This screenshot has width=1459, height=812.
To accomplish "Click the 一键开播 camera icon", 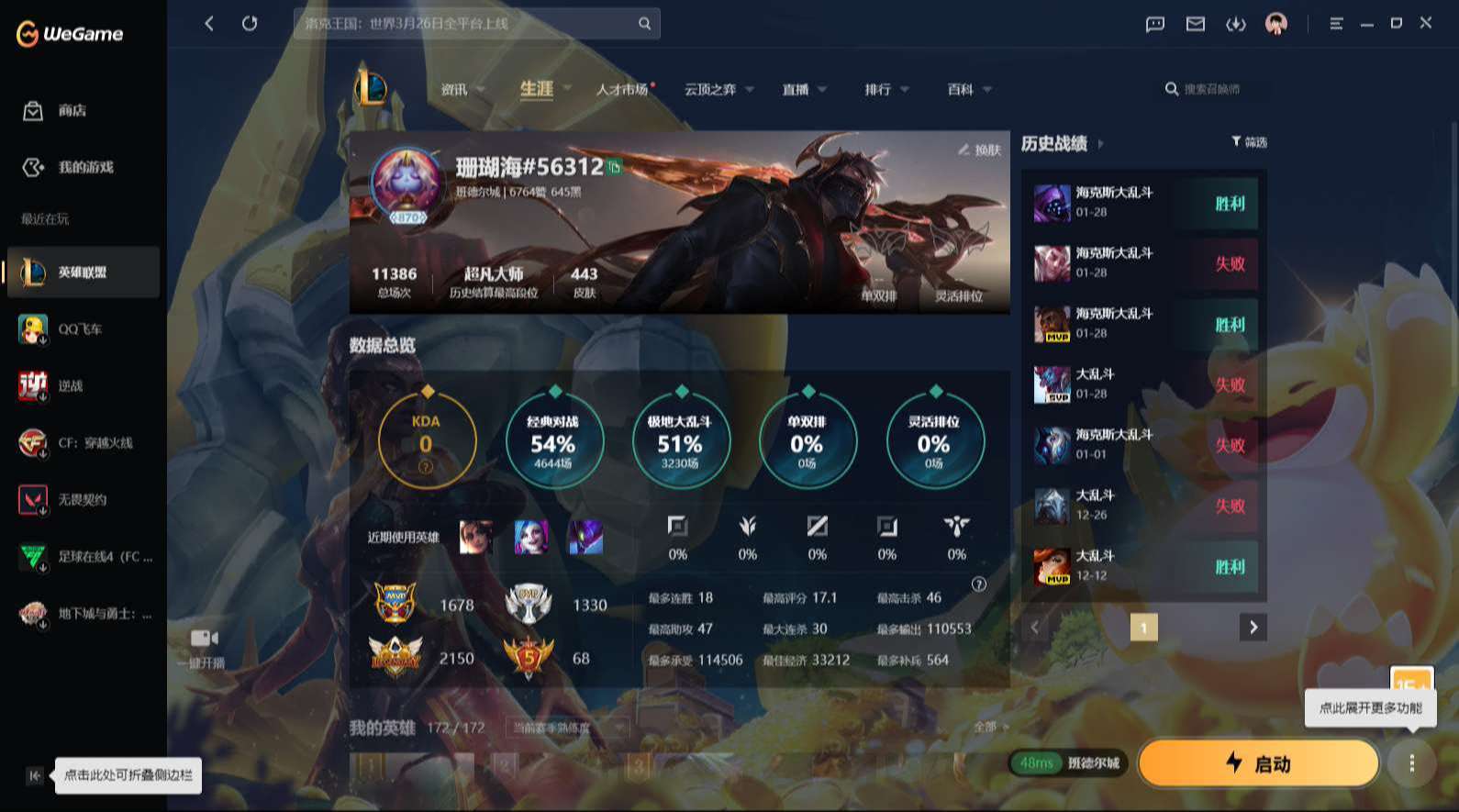I will [204, 638].
